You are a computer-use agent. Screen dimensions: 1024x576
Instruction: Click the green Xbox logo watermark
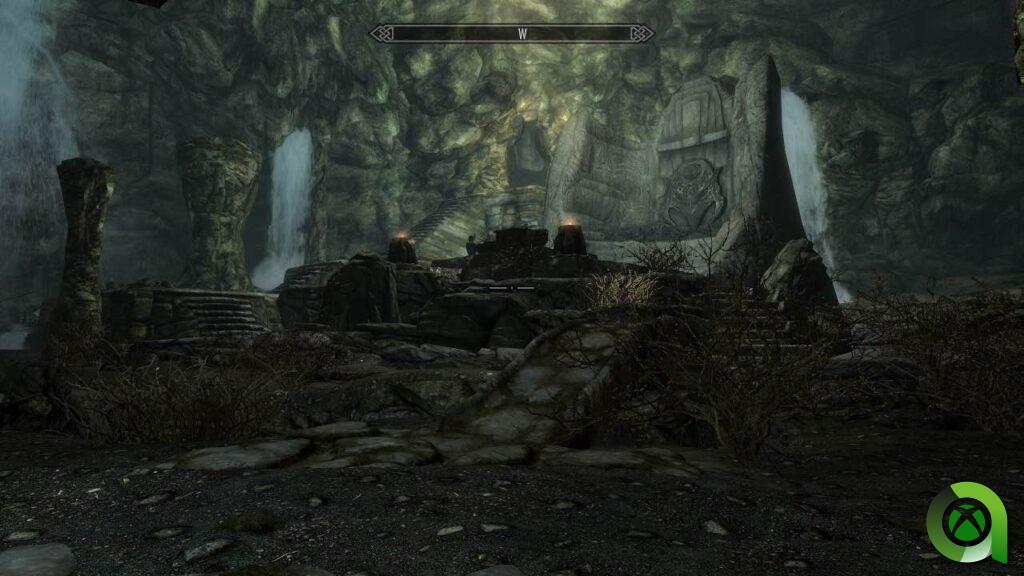point(966,523)
